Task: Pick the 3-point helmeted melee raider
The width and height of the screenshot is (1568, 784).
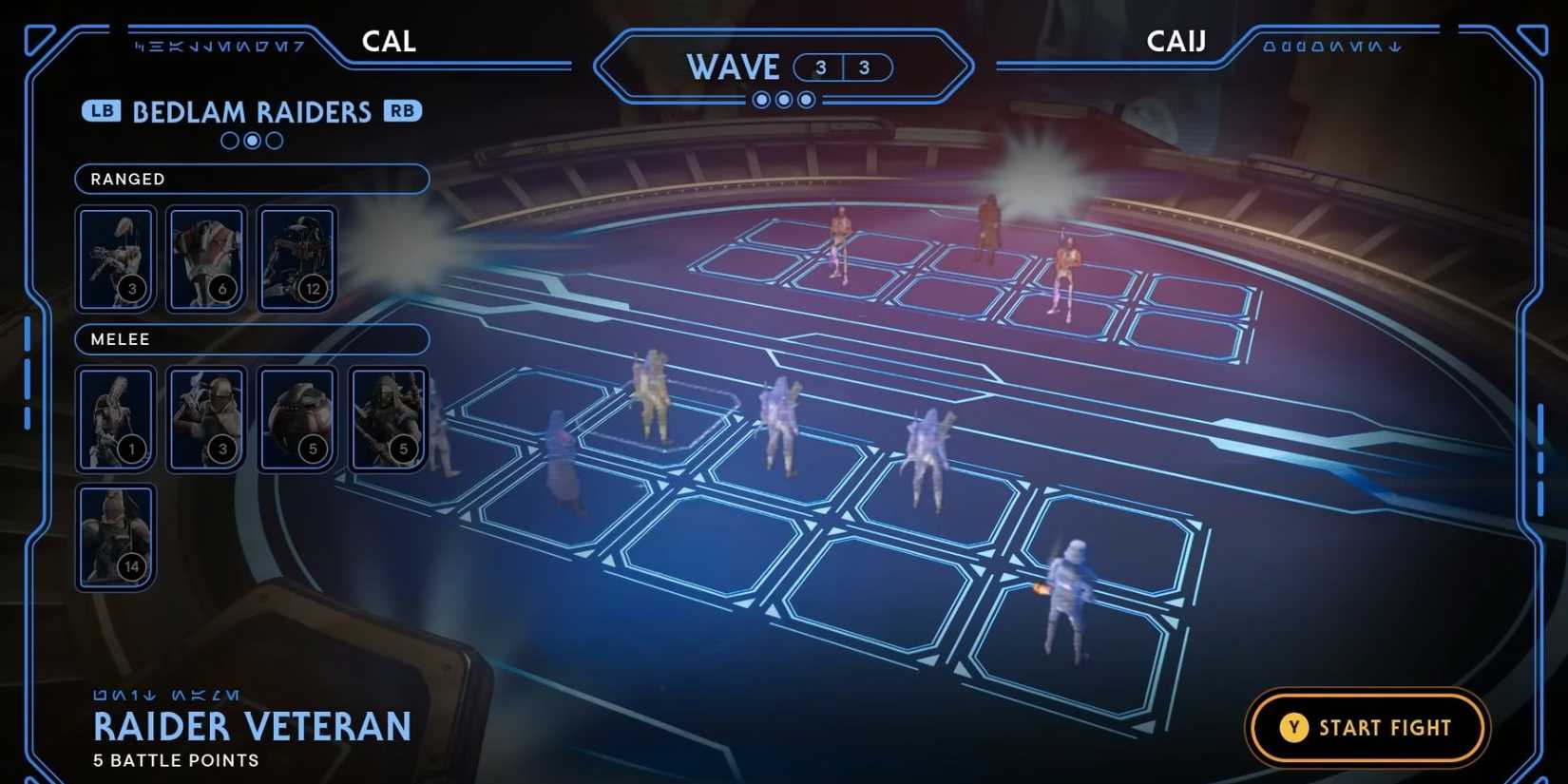Action: click(x=206, y=417)
